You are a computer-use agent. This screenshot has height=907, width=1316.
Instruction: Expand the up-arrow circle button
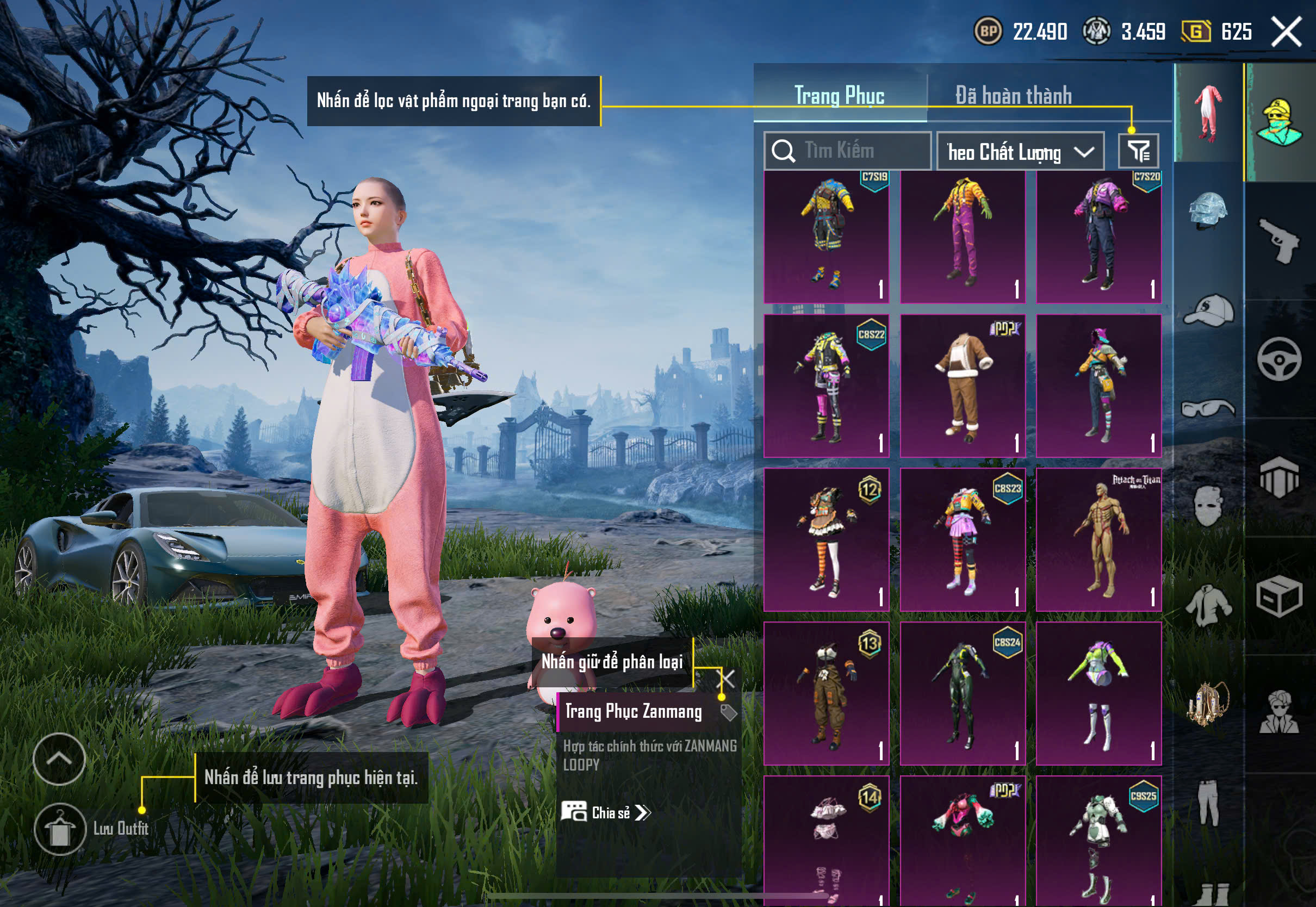click(59, 759)
